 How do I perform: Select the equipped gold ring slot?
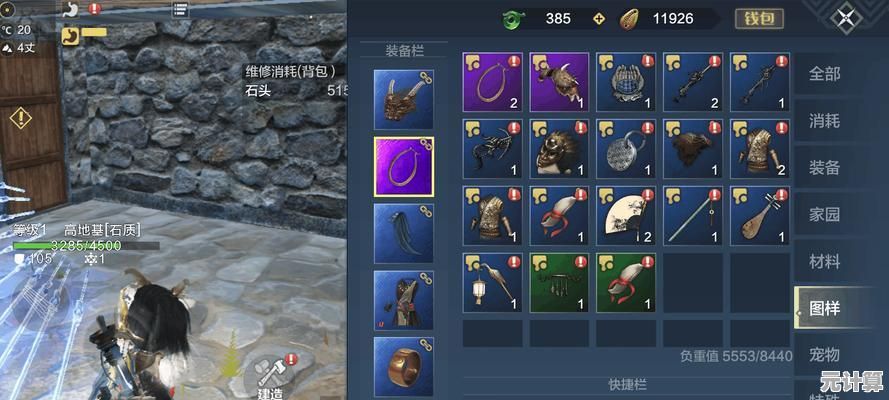click(x=403, y=365)
